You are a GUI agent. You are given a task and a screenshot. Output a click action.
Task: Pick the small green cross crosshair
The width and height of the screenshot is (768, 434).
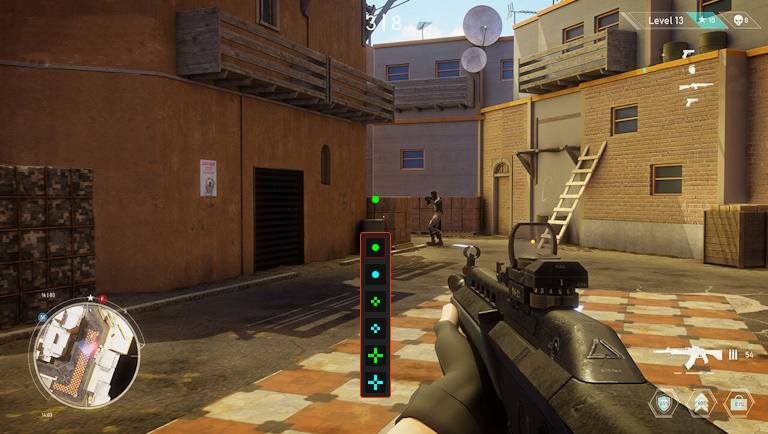(375, 300)
